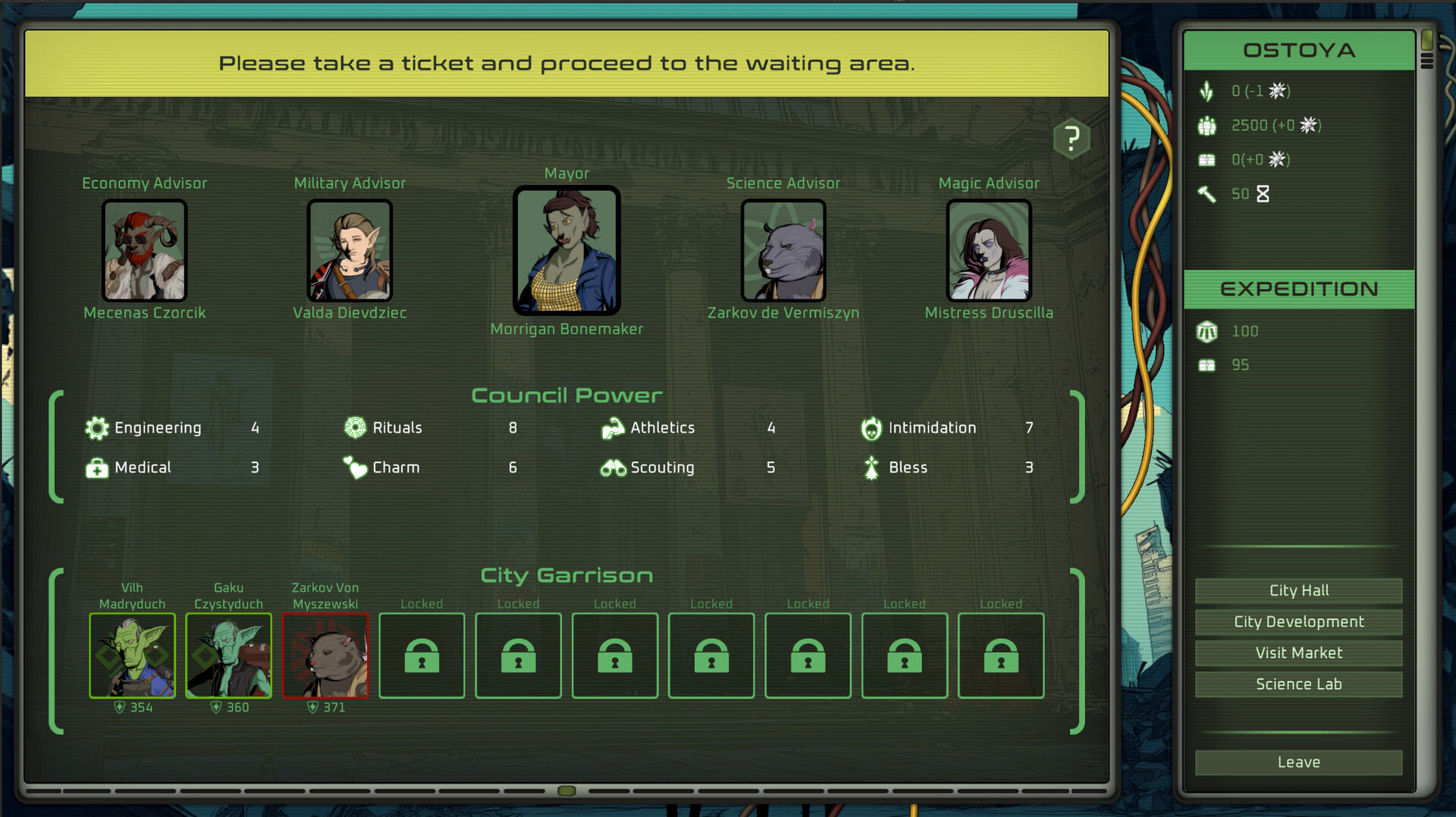Screen dimensions: 1456x817
Task: Open City Development
Action: [x=1298, y=621]
